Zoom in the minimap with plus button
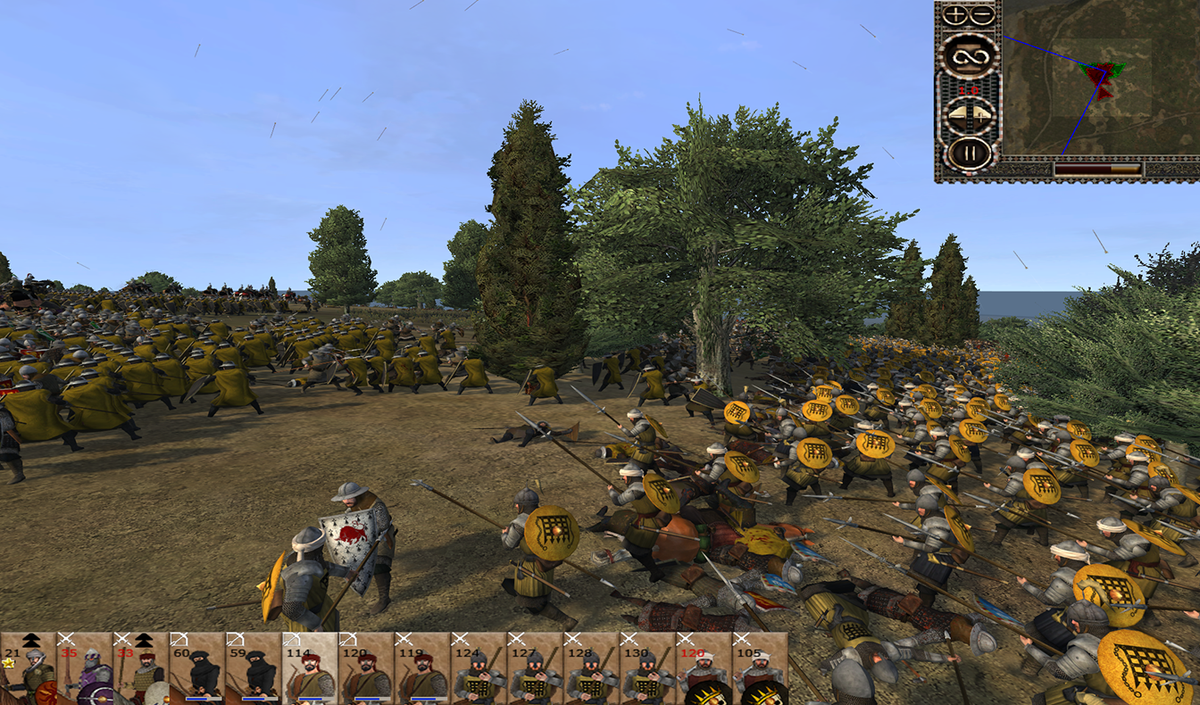 tap(956, 15)
